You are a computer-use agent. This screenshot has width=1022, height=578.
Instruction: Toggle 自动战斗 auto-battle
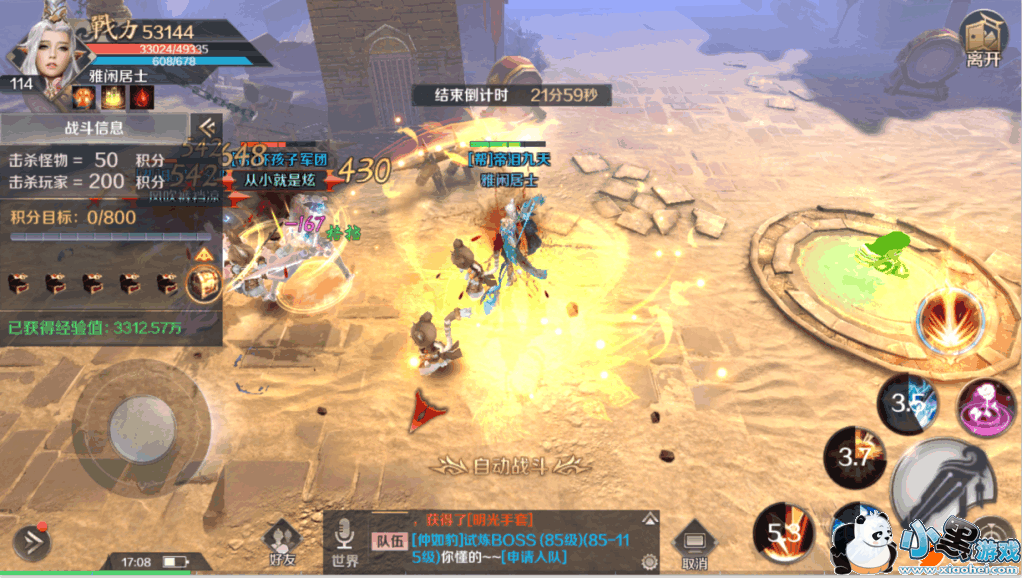[510, 464]
